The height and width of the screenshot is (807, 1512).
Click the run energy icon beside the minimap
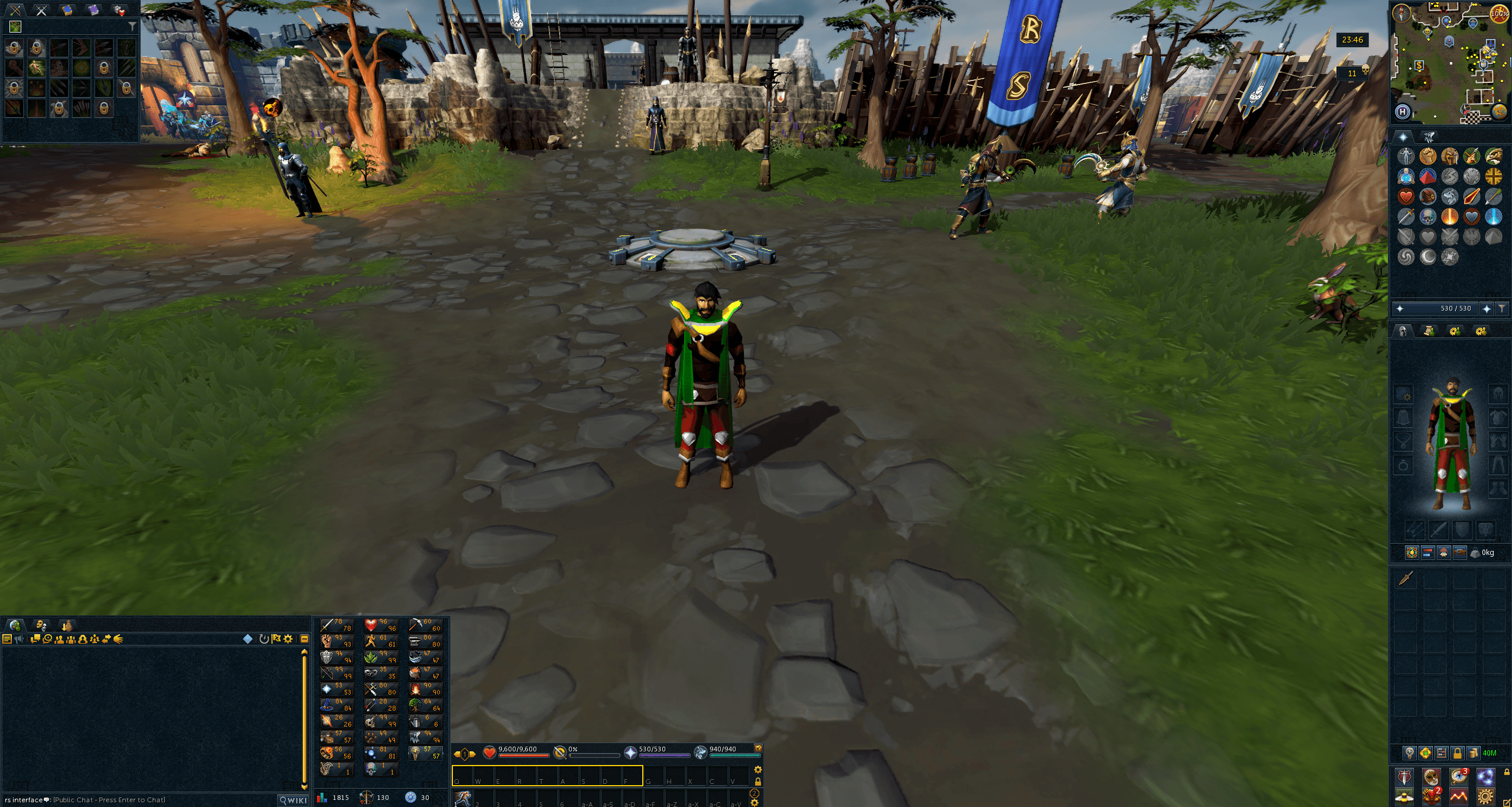click(x=1500, y=12)
